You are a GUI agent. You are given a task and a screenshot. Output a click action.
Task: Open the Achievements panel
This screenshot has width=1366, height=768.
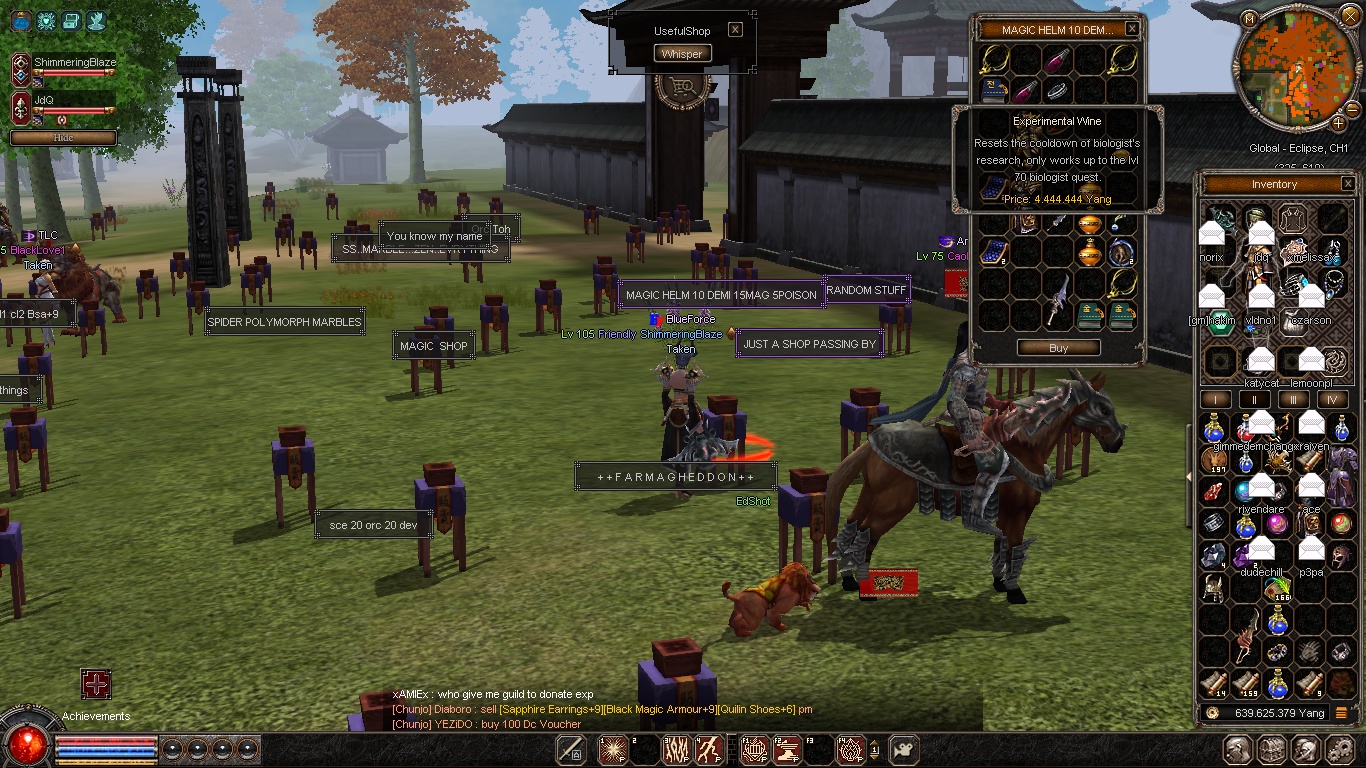tap(96, 685)
